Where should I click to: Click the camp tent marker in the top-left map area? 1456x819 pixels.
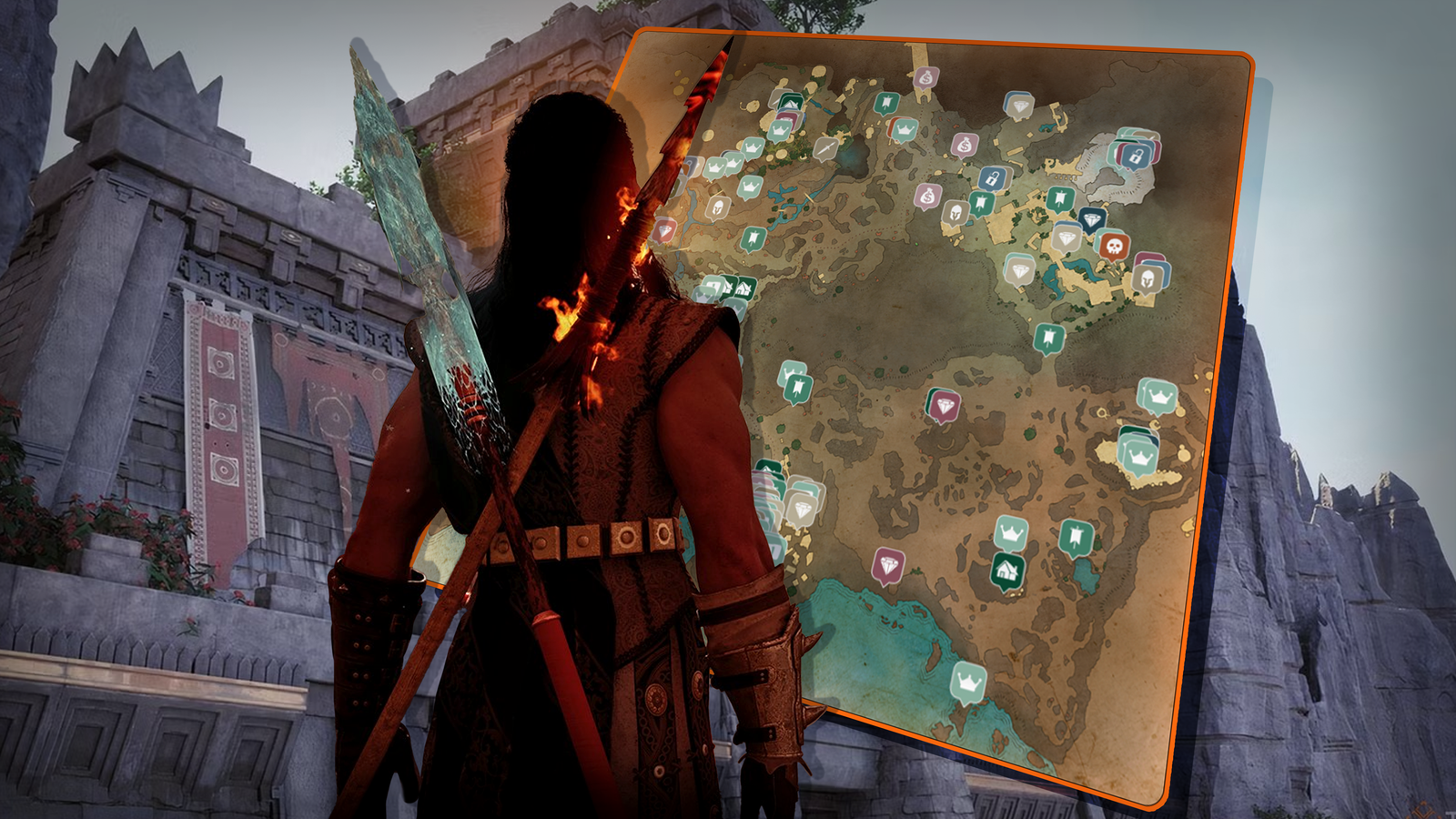(791, 102)
